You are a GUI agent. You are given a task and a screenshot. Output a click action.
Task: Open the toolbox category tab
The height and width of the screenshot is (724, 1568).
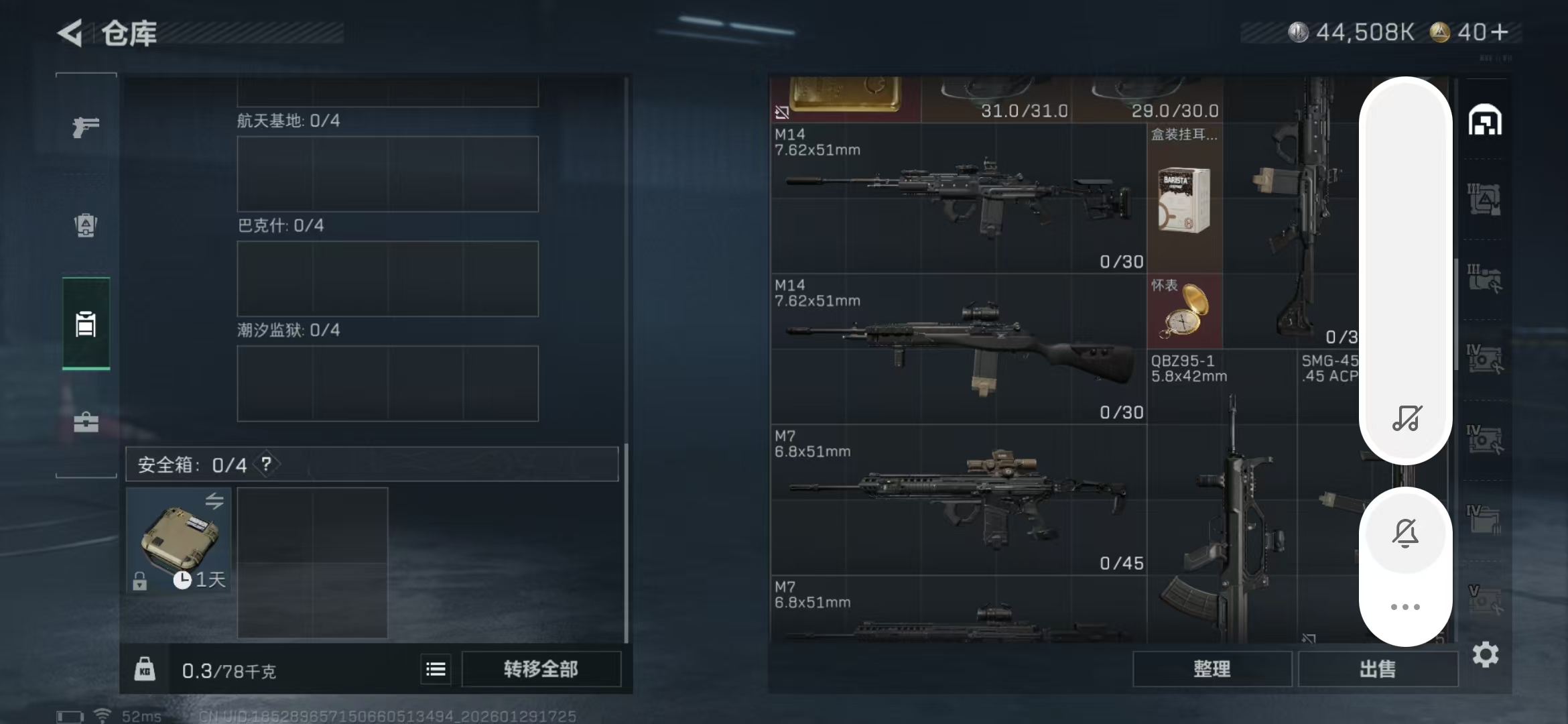click(86, 422)
